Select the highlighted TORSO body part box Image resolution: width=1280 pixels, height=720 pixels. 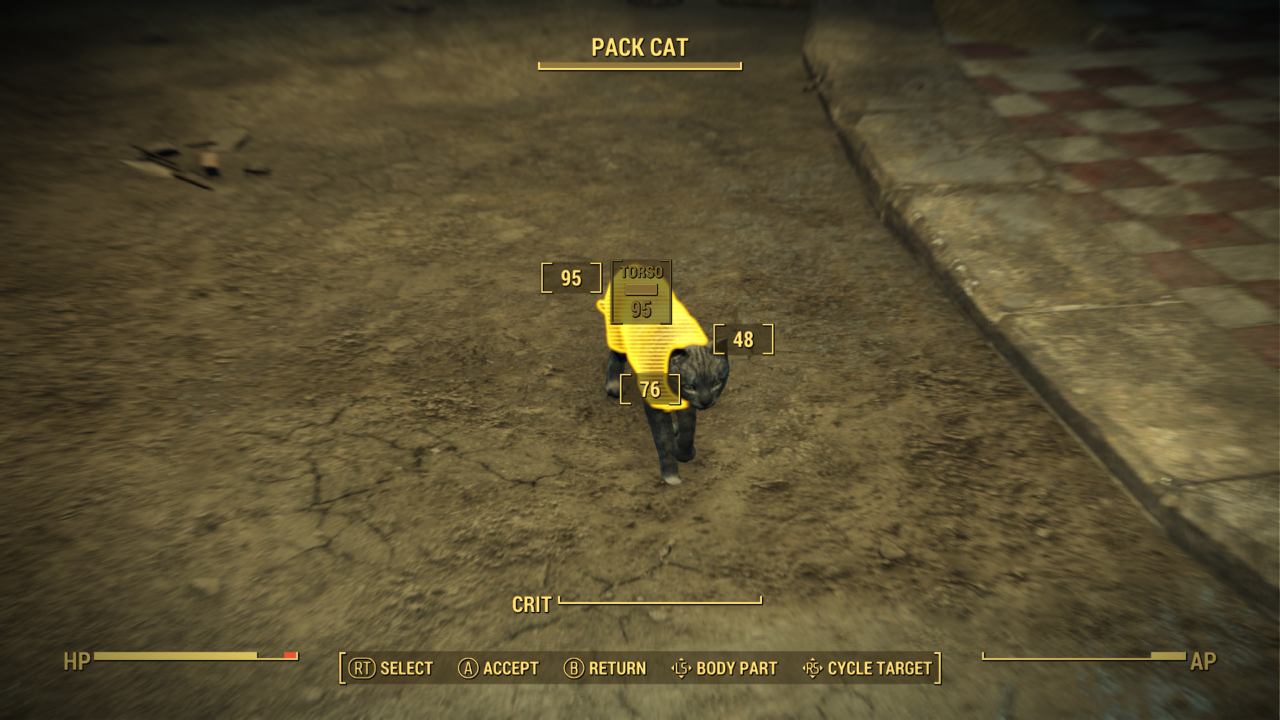641,292
